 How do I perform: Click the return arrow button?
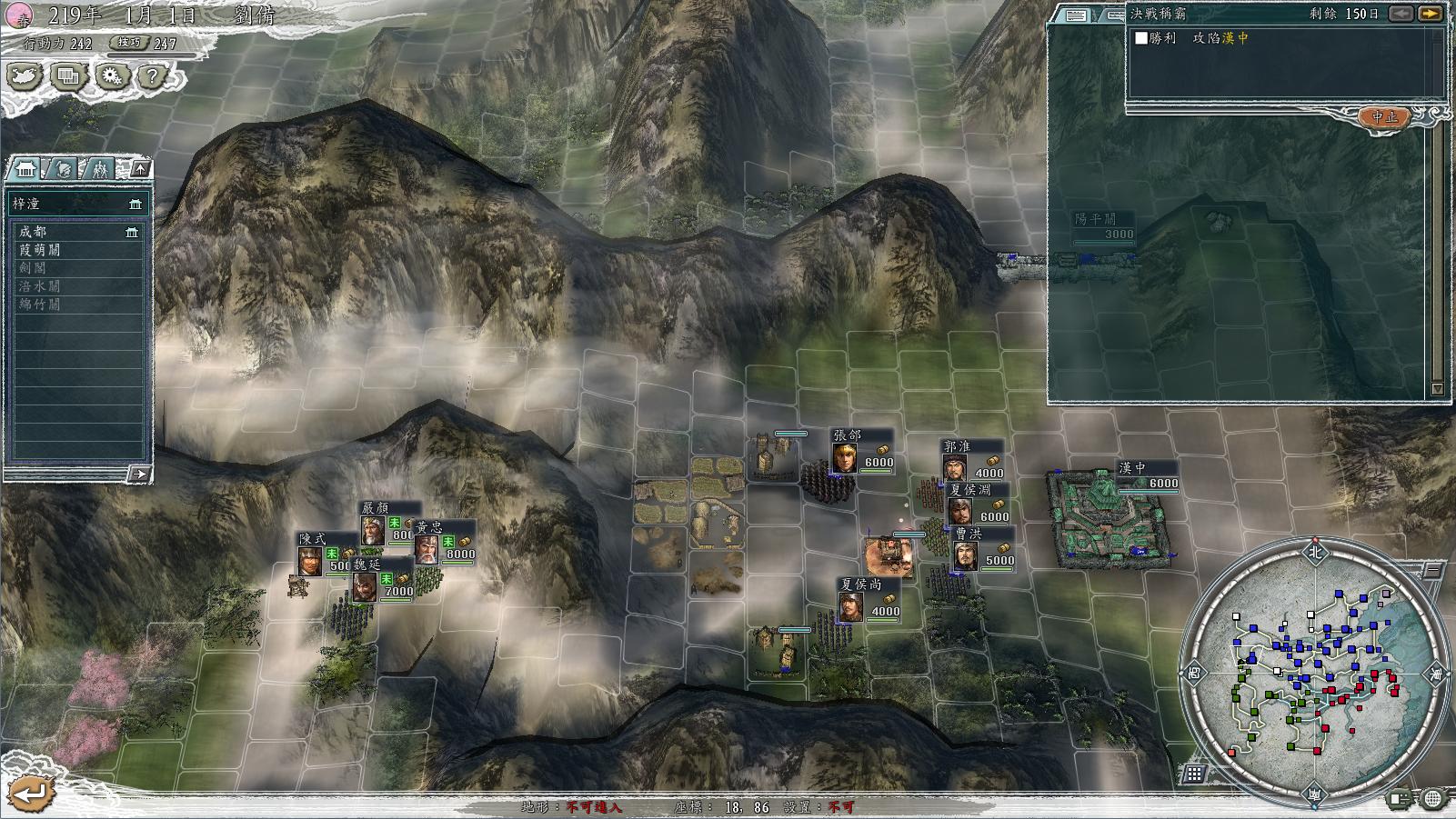point(29,793)
